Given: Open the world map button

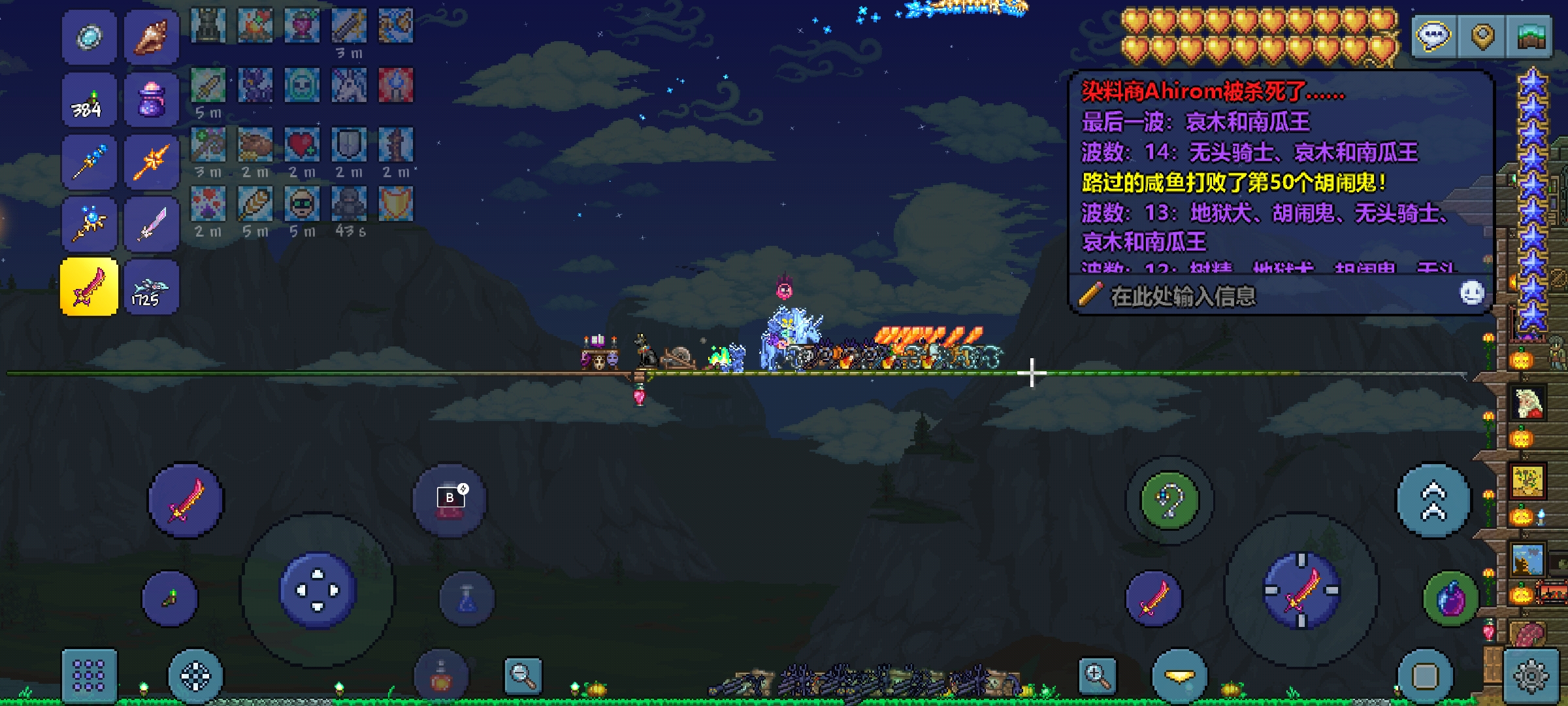Looking at the screenshot, I should tap(1529, 36).
